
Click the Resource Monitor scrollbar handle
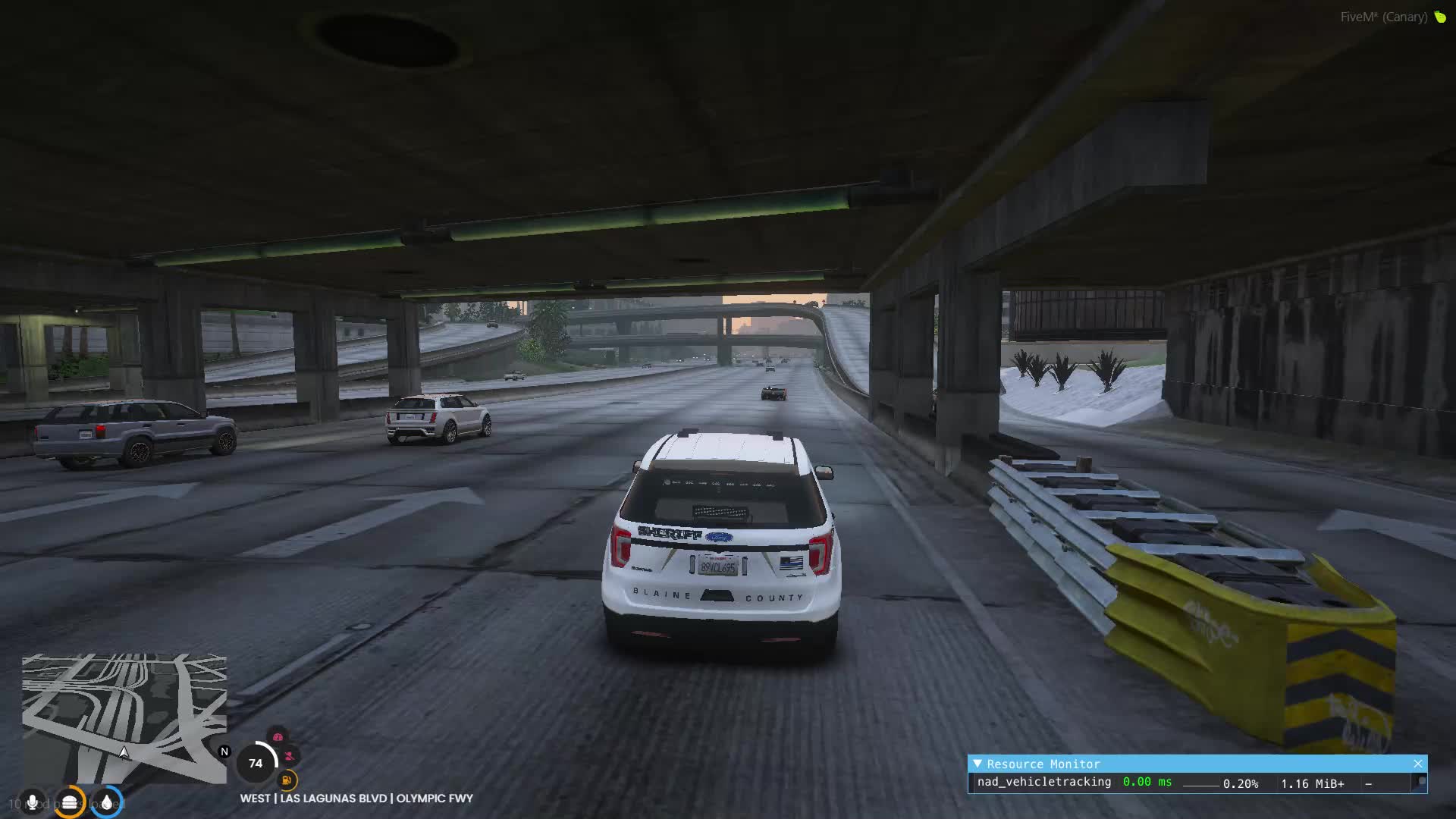coord(1422,782)
